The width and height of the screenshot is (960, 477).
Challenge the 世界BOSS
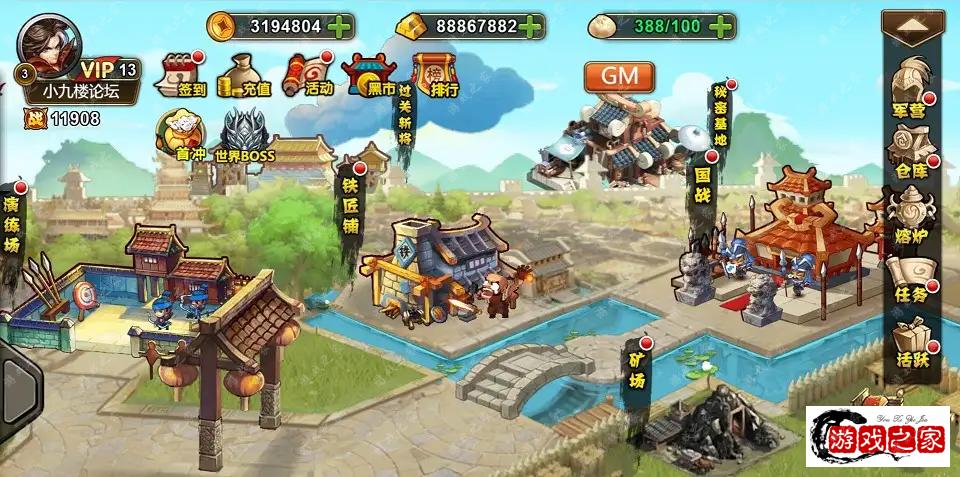coord(245,137)
